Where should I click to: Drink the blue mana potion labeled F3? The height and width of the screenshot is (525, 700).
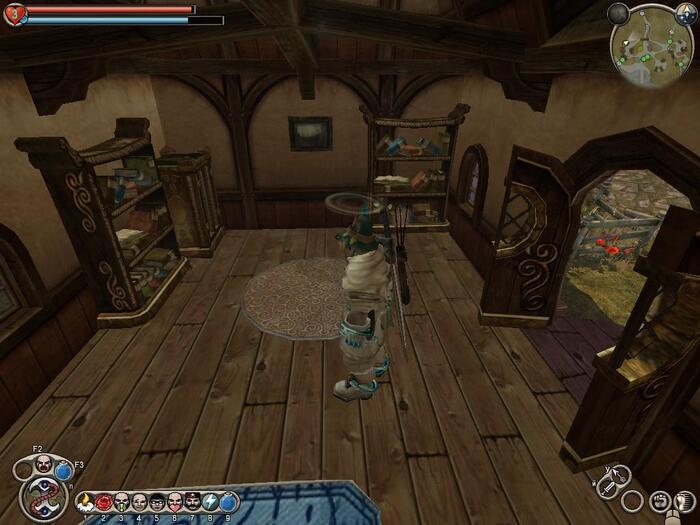(x=65, y=470)
